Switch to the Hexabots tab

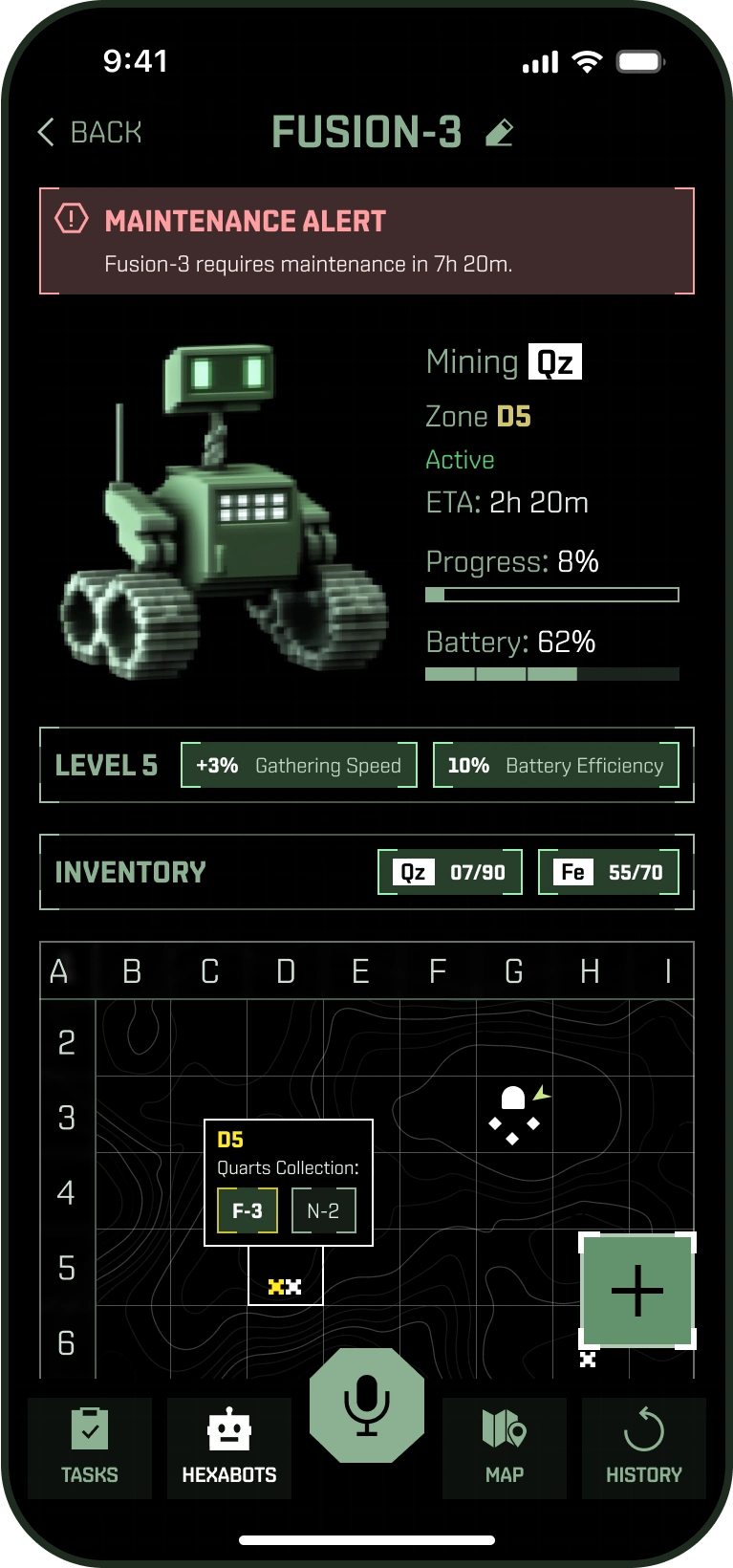[229, 1448]
